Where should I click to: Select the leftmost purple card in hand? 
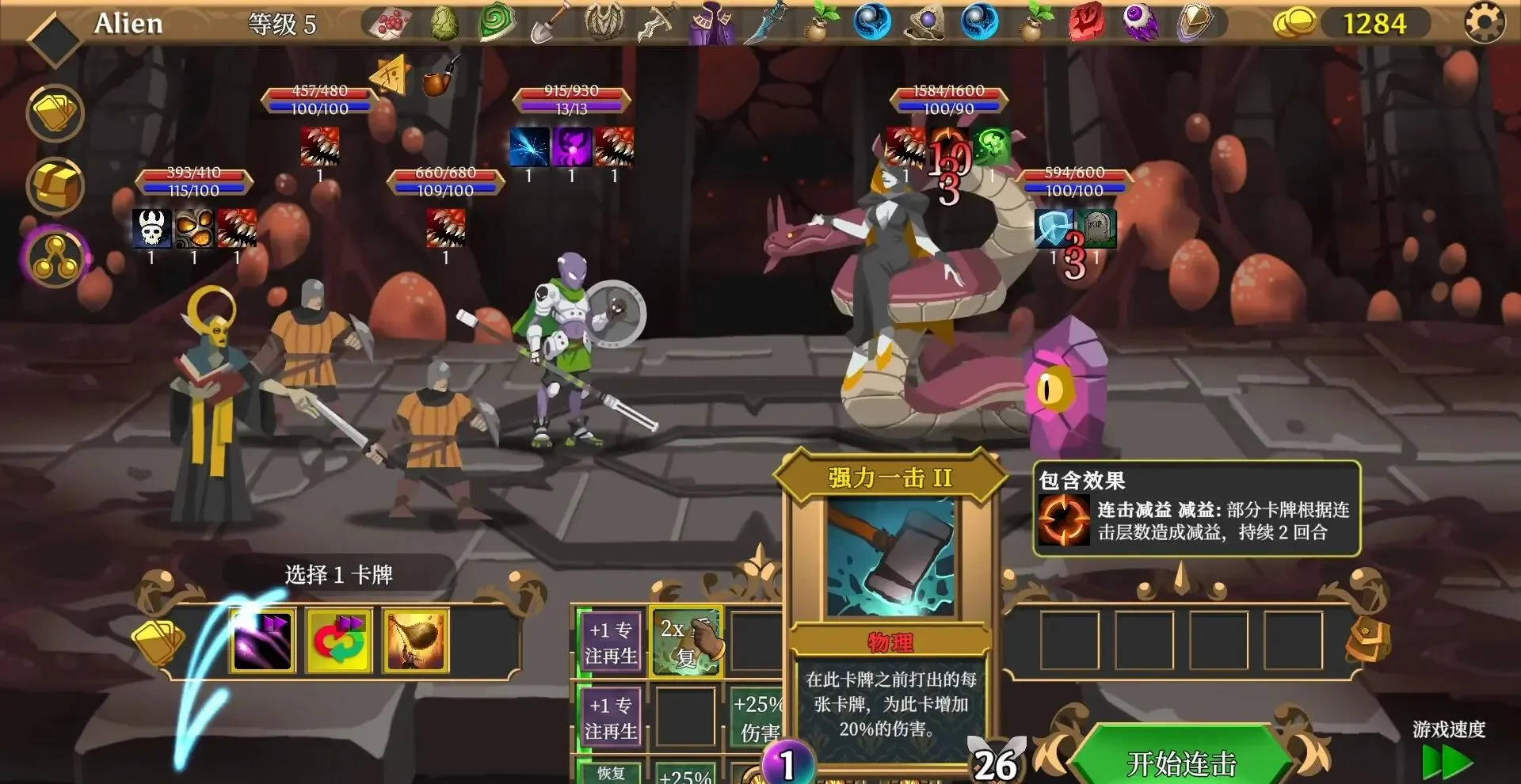click(x=261, y=641)
